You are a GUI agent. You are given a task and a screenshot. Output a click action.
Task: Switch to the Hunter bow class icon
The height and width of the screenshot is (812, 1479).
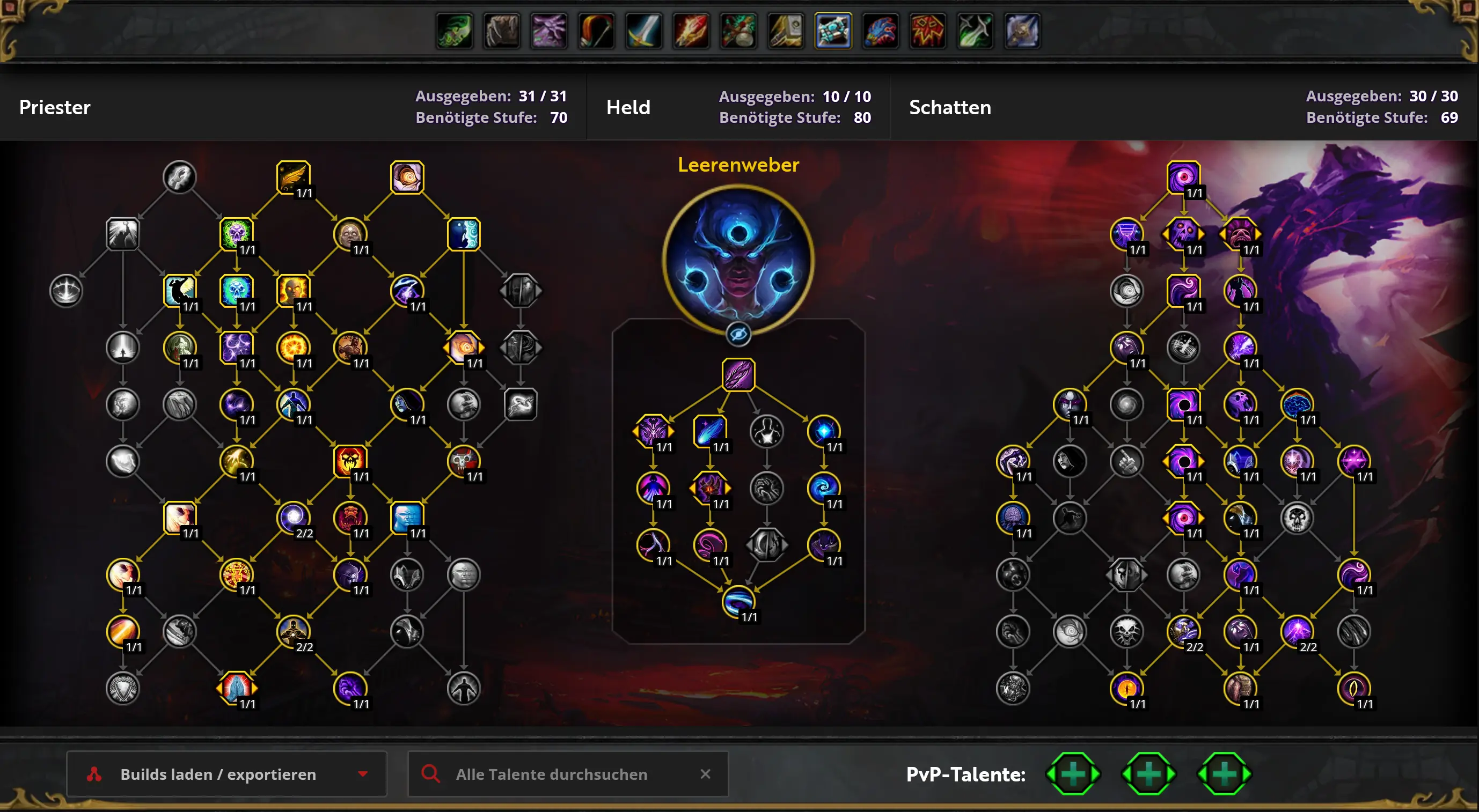point(597,31)
